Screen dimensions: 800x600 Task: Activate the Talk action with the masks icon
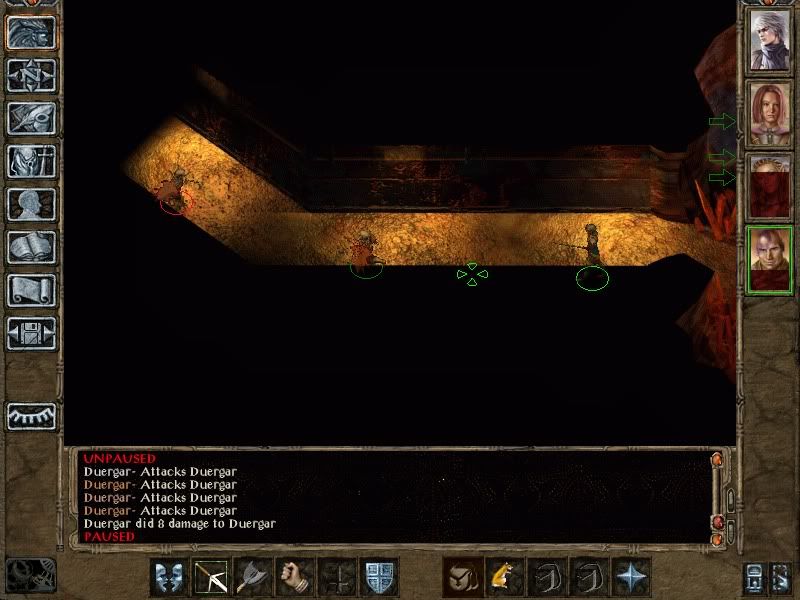tap(169, 578)
